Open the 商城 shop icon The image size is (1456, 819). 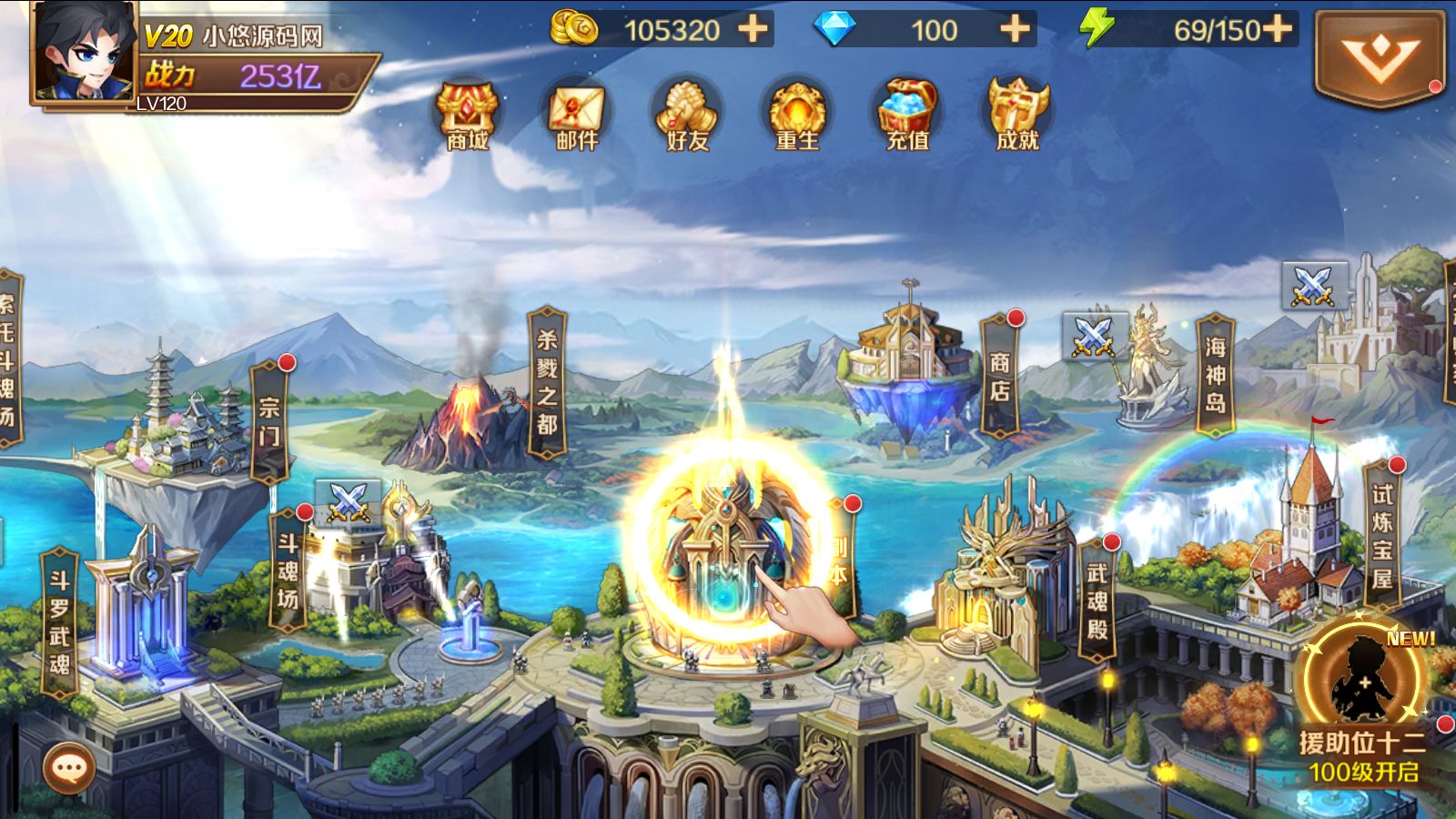pyautogui.click(x=467, y=116)
